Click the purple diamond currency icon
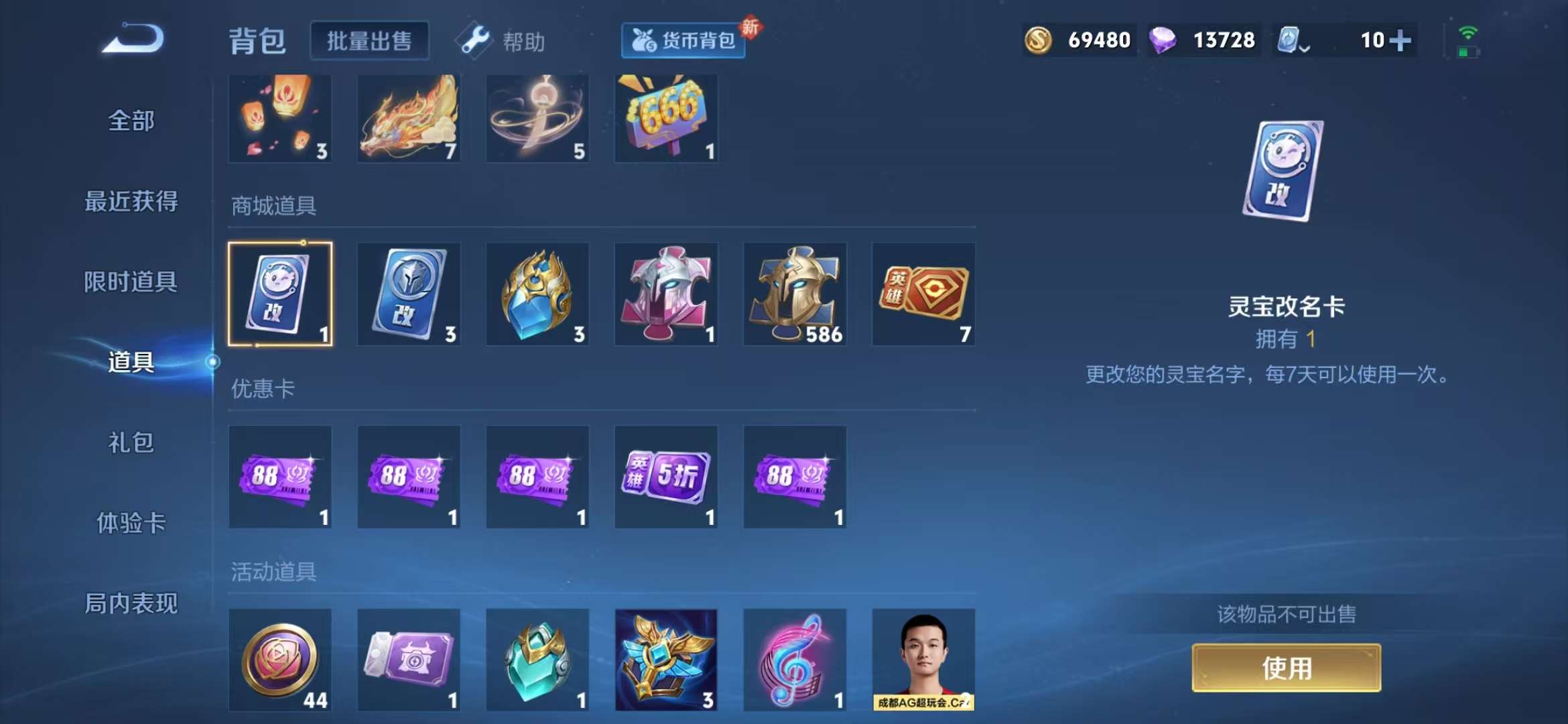Viewport: 1568px width, 724px height. (x=1166, y=40)
